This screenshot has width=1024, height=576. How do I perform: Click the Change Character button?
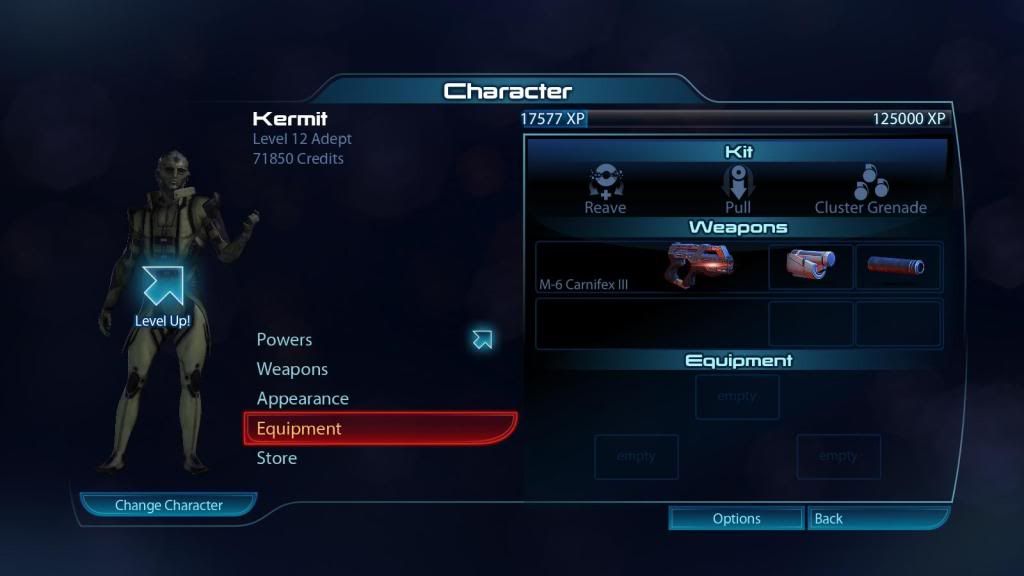pos(168,505)
